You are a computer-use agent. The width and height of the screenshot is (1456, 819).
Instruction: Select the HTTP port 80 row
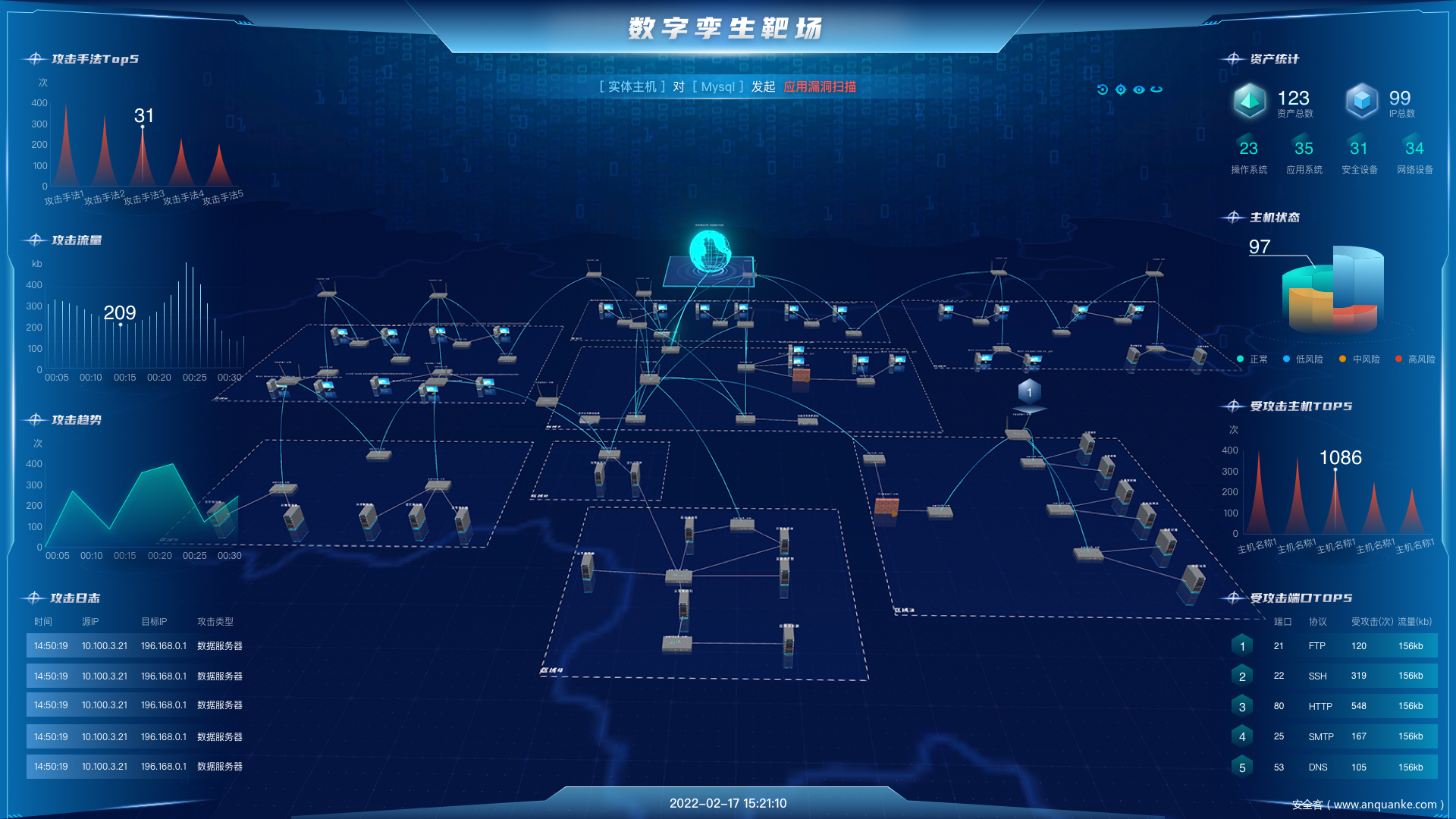(1335, 706)
